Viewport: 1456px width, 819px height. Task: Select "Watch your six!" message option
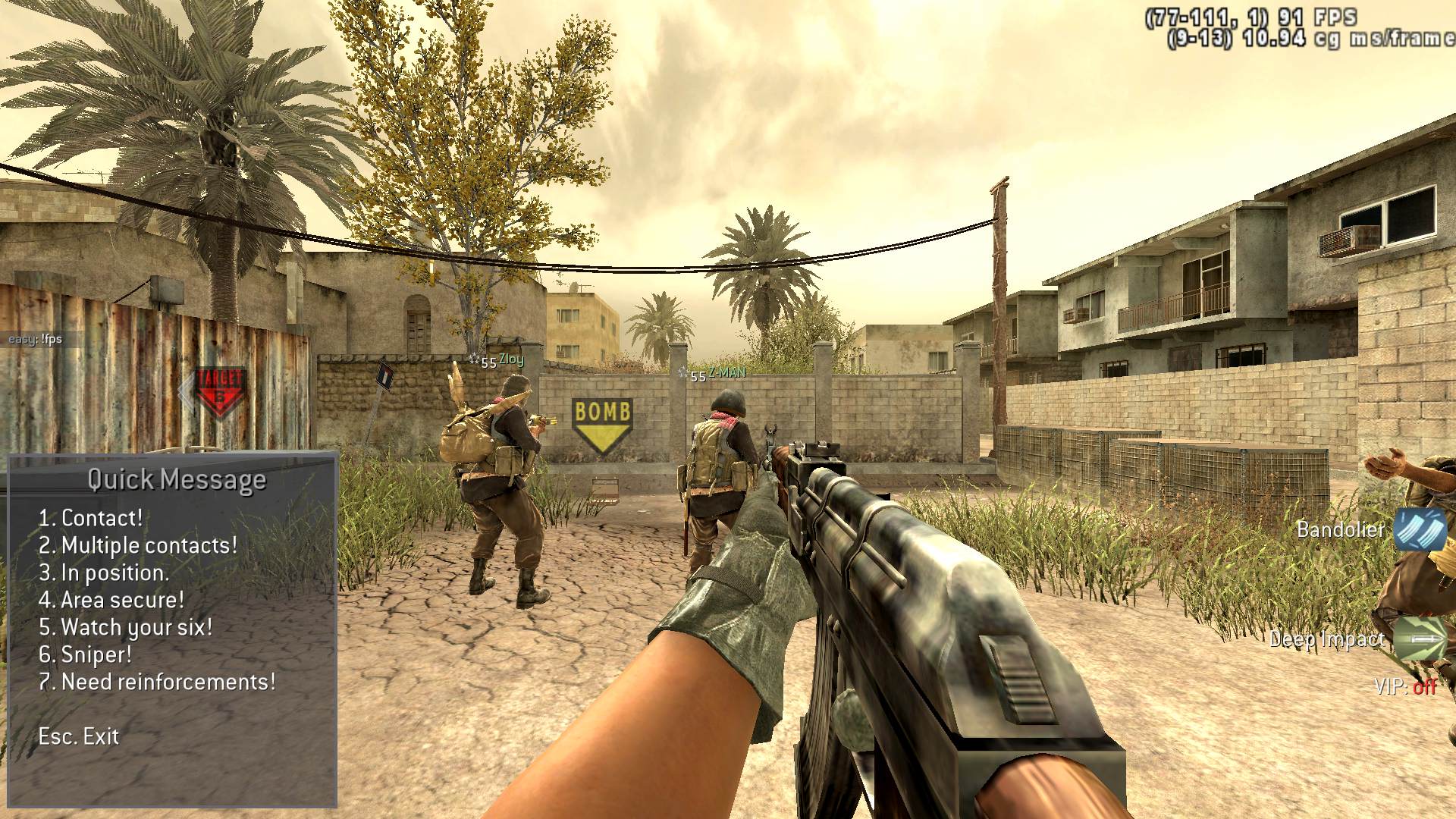click(x=126, y=628)
